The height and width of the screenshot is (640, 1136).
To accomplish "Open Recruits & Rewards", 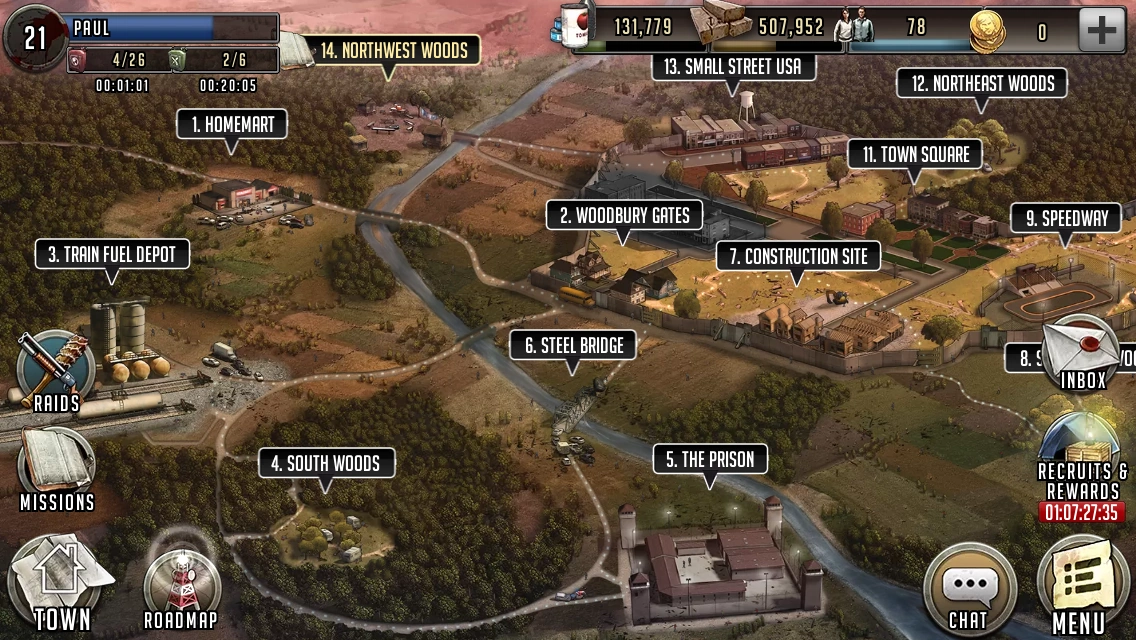I will point(1082,462).
